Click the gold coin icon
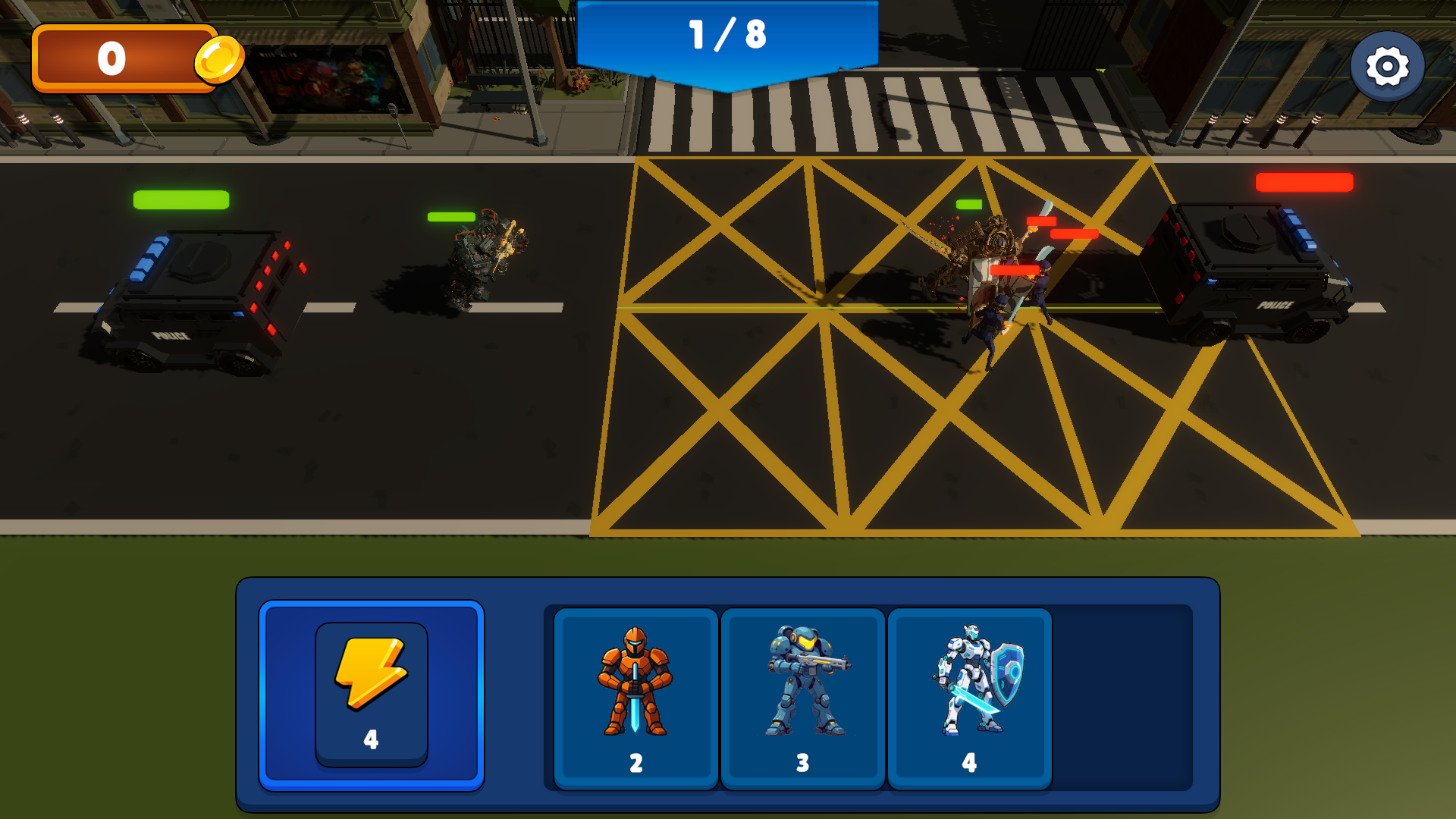The height and width of the screenshot is (819, 1456). coord(219,58)
